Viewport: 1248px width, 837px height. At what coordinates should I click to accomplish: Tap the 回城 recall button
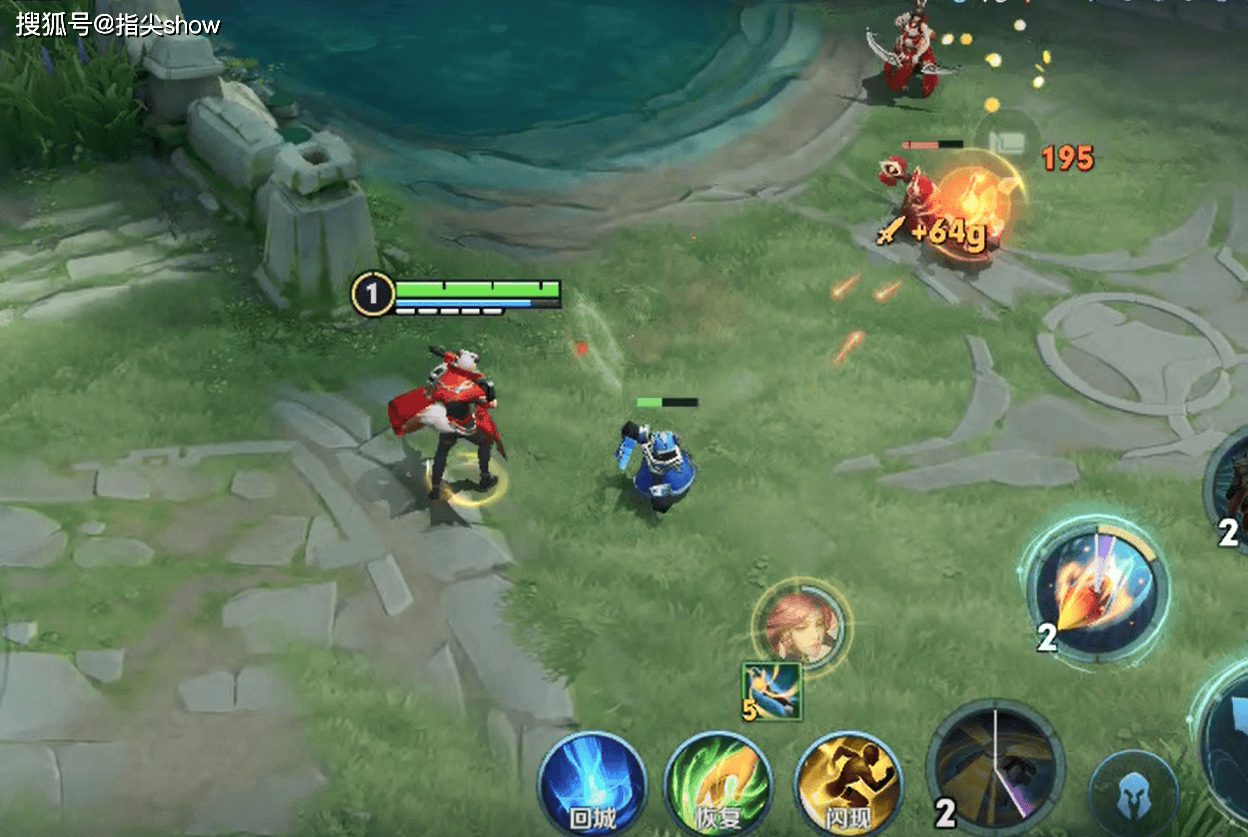590,785
